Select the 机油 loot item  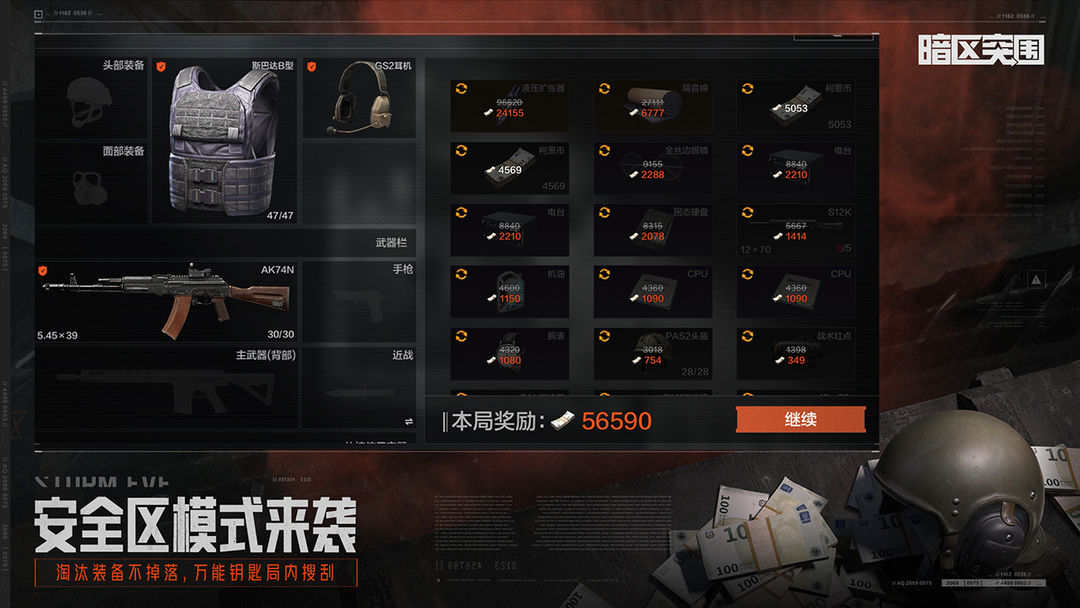(509, 292)
